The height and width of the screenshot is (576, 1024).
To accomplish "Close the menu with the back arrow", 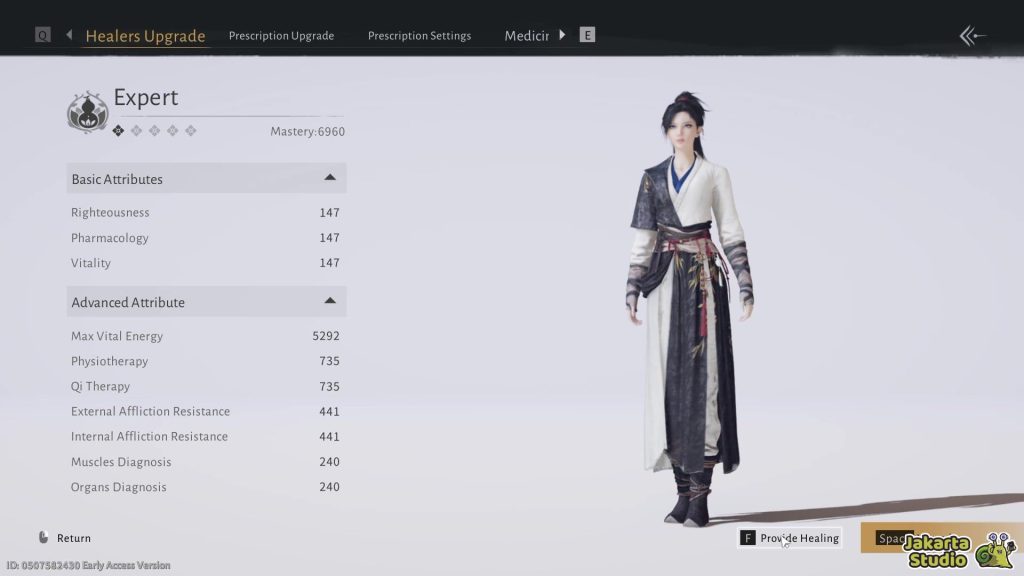I will (x=972, y=36).
